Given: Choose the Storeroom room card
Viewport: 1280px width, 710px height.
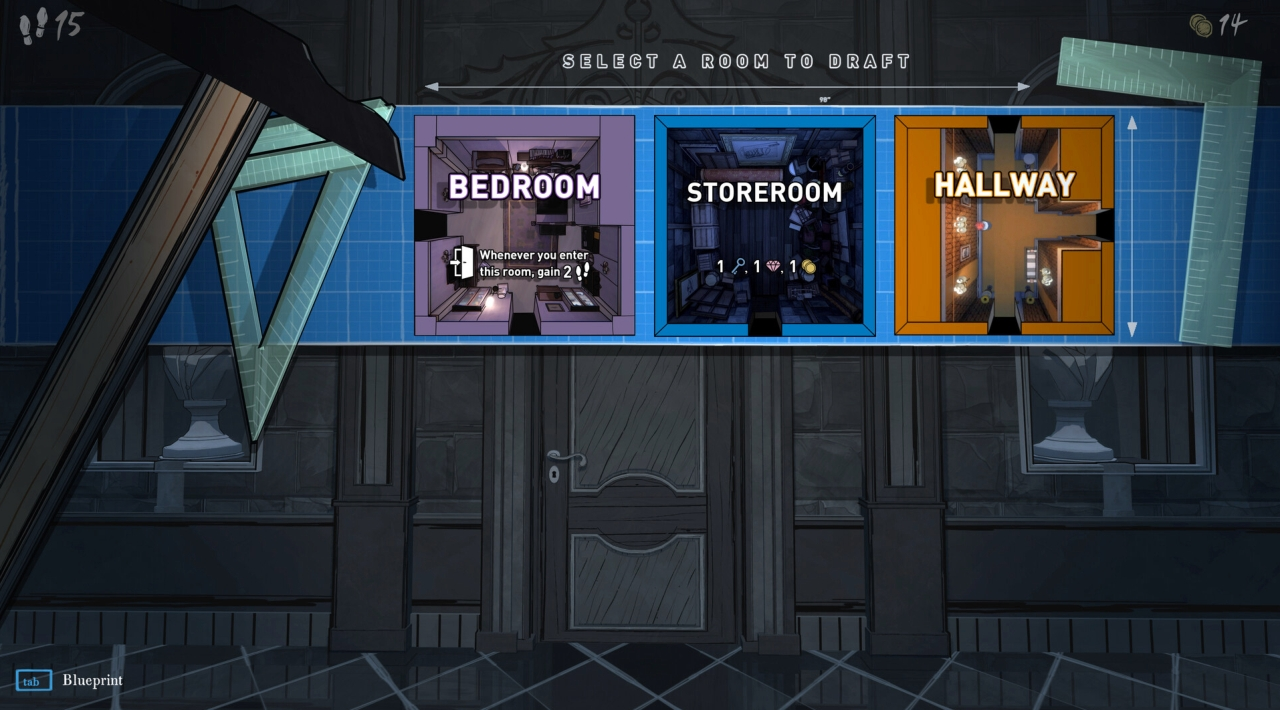Looking at the screenshot, I should 764,225.
